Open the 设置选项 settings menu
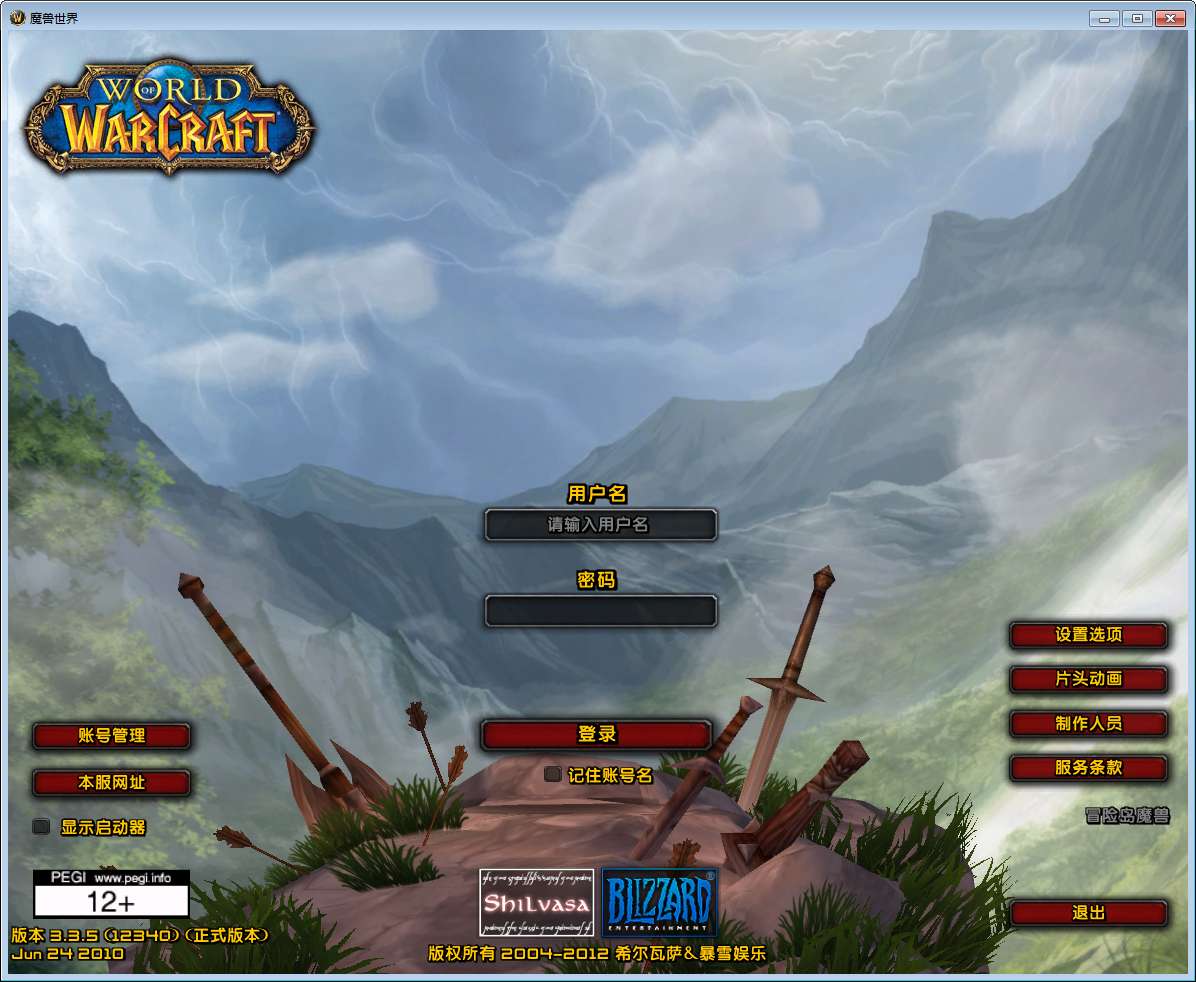Screen dimensions: 1196x982 (x=1088, y=635)
